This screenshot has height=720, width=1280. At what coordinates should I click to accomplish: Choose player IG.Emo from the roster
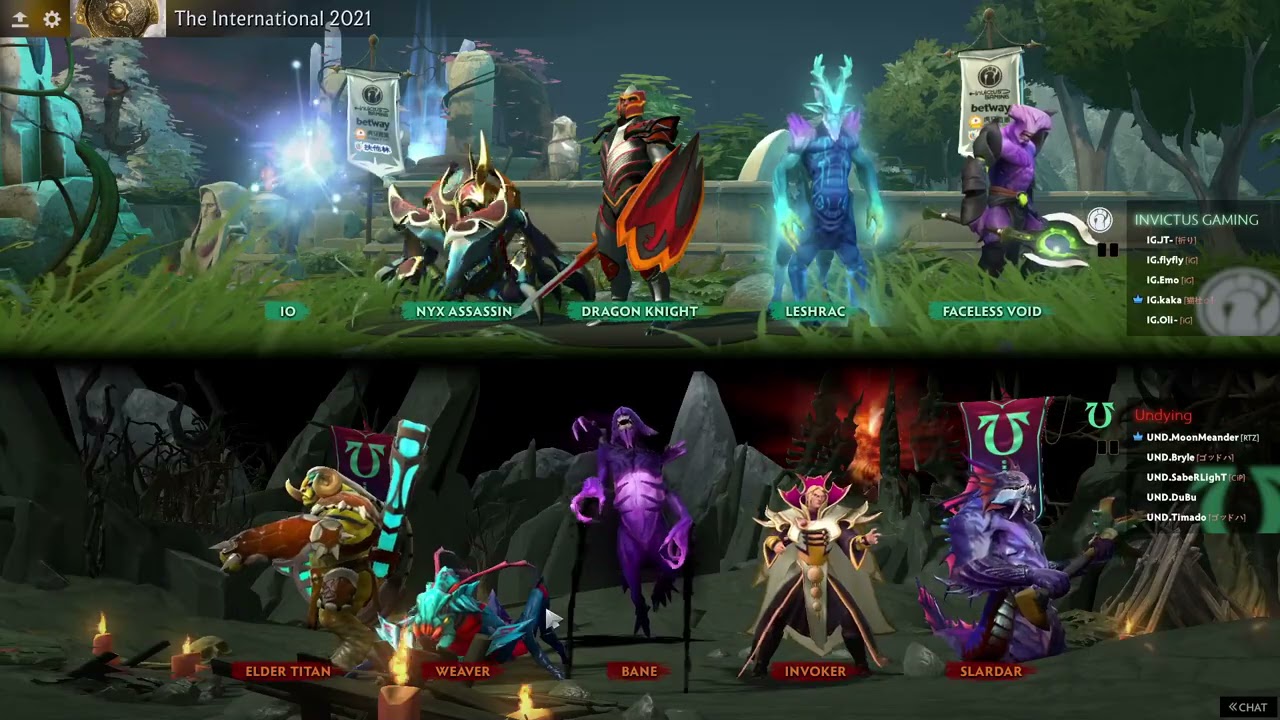click(x=1162, y=280)
